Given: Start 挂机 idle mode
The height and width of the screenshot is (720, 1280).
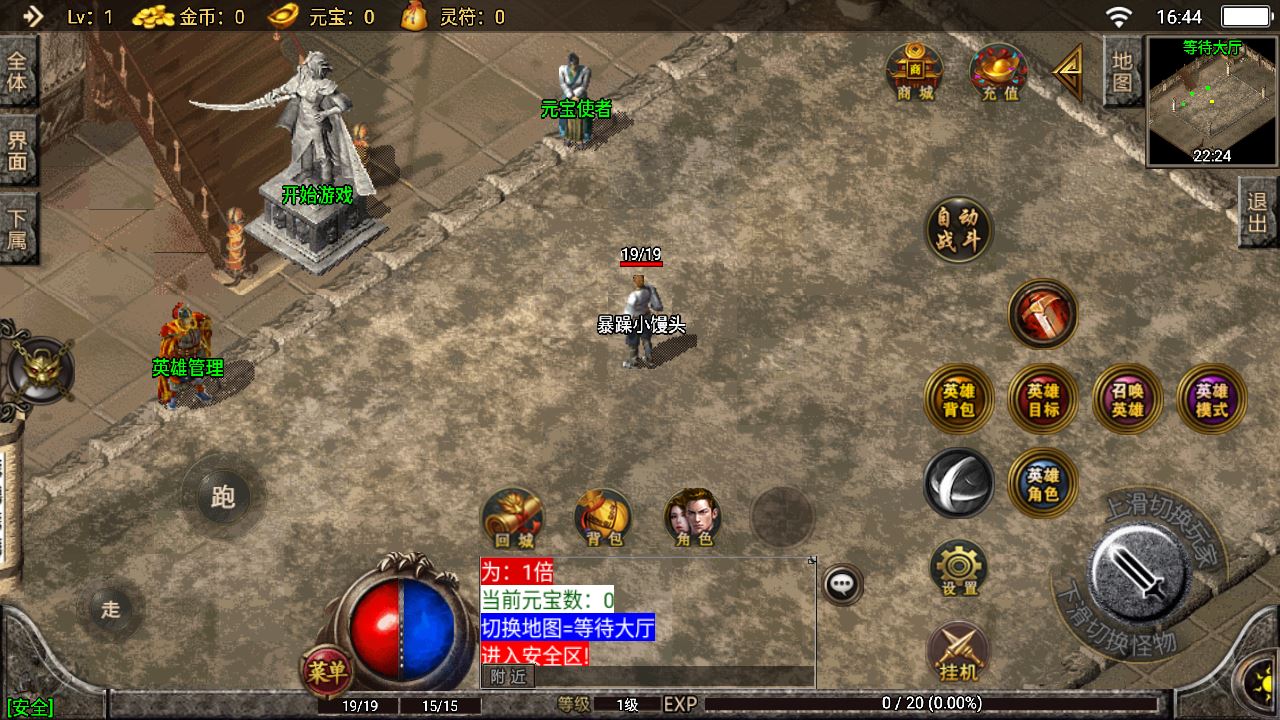Looking at the screenshot, I should (959, 652).
